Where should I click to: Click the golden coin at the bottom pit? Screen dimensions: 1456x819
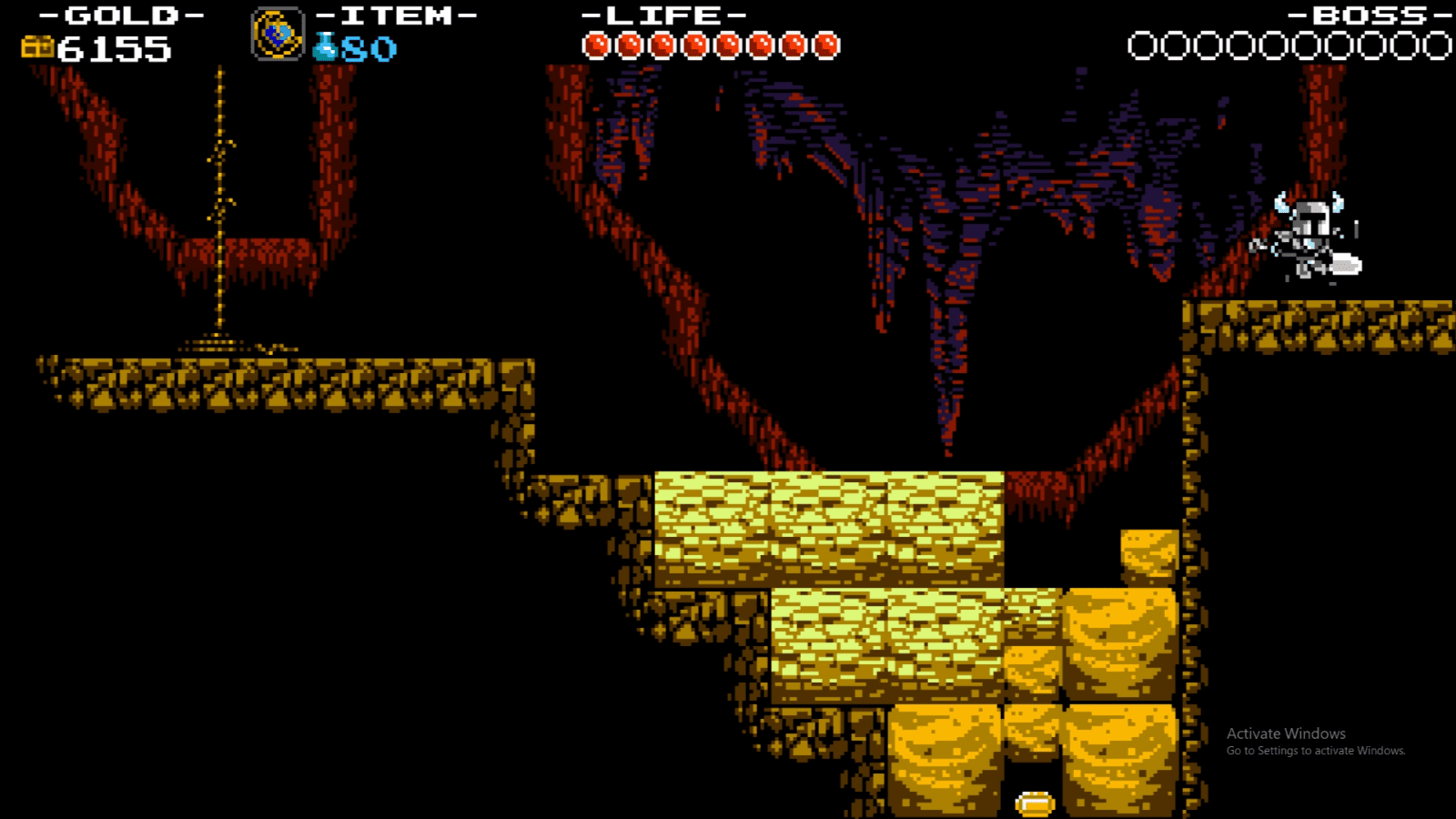pos(1033,803)
